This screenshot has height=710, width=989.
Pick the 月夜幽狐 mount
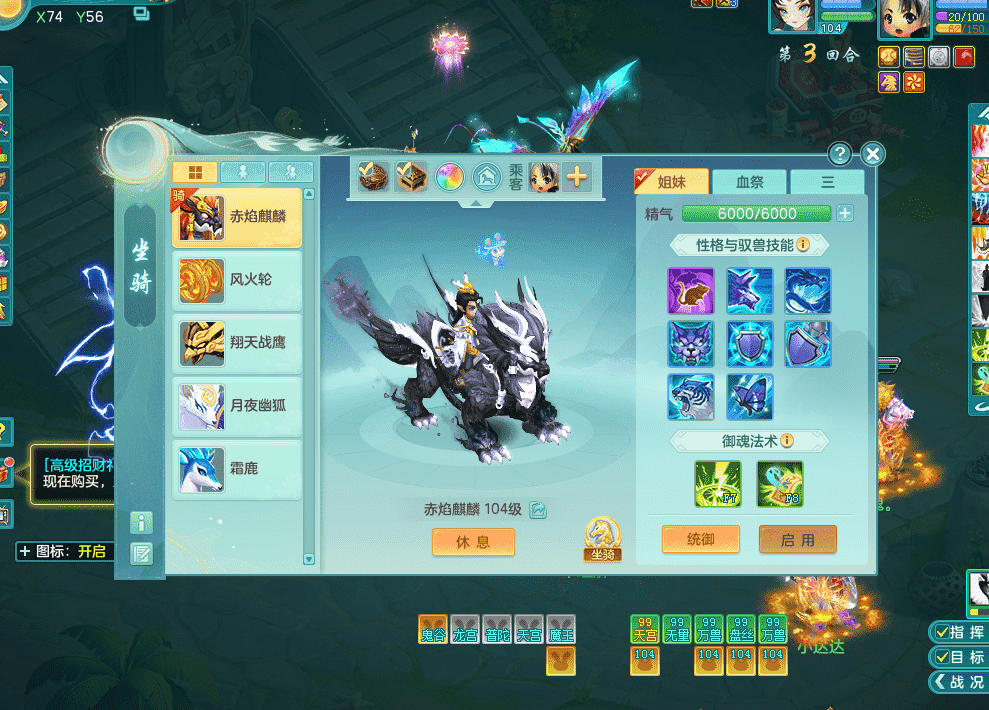tap(237, 406)
